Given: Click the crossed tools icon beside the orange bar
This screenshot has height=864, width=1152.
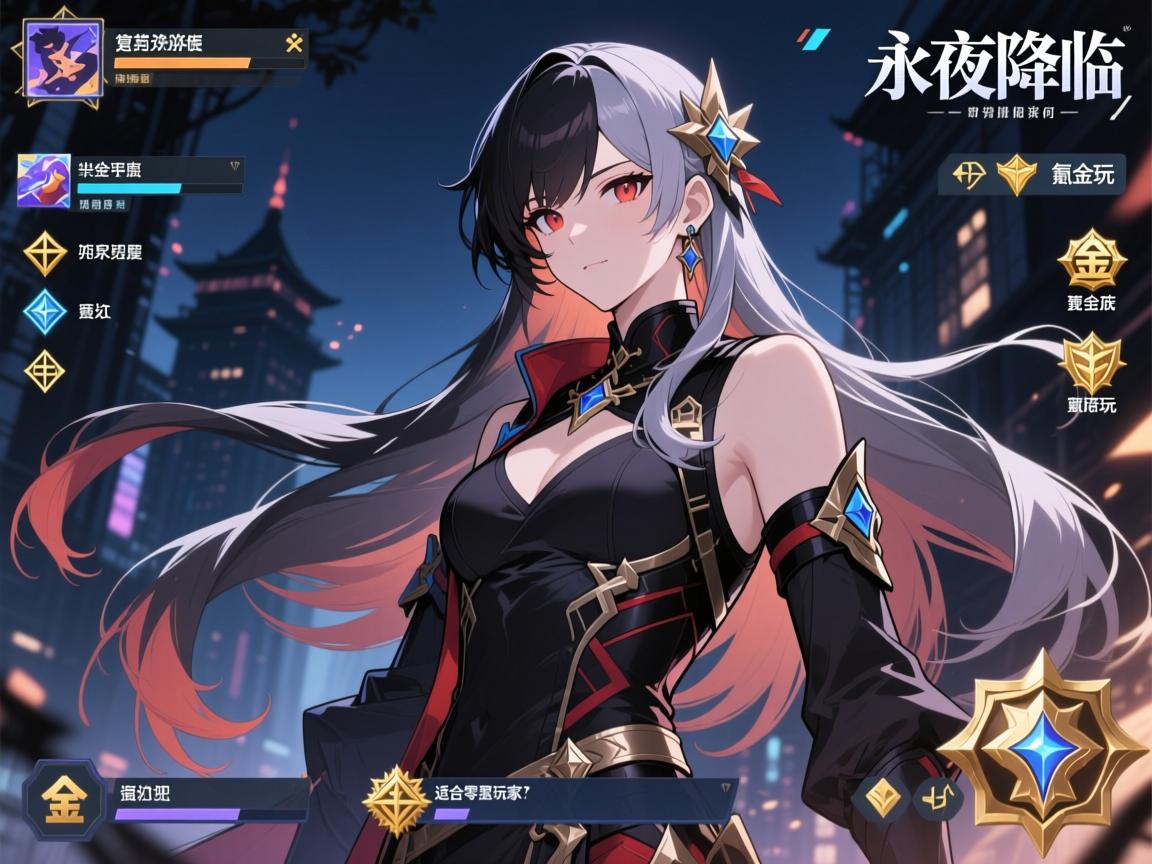Looking at the screenshot, I should pyautogui.click(x=295, y=44).
